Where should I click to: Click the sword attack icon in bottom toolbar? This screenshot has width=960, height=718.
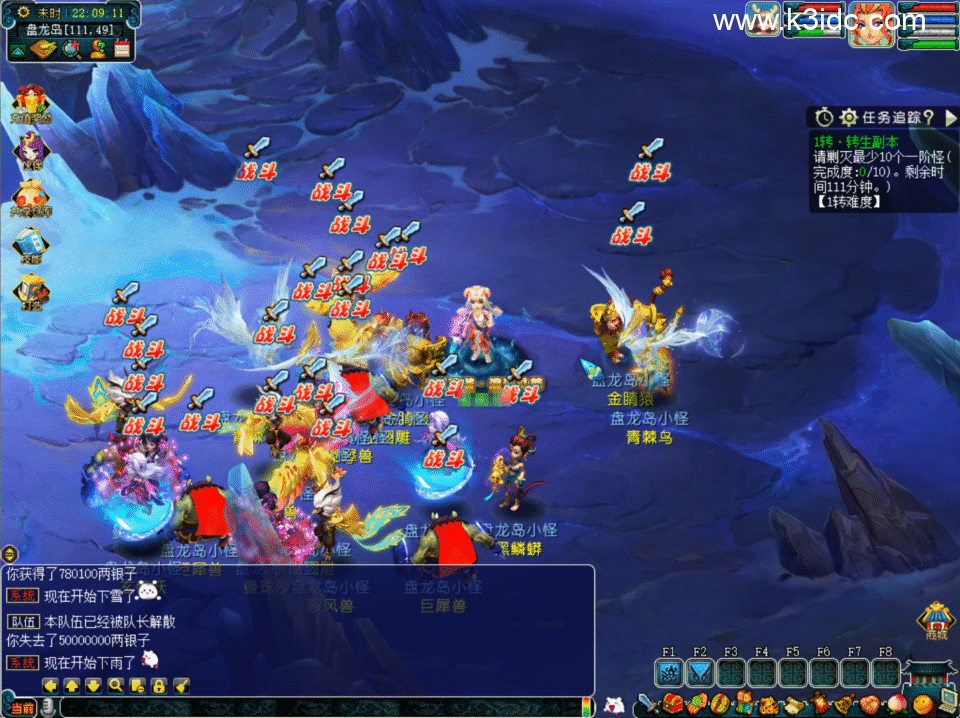tap(648, 703)
